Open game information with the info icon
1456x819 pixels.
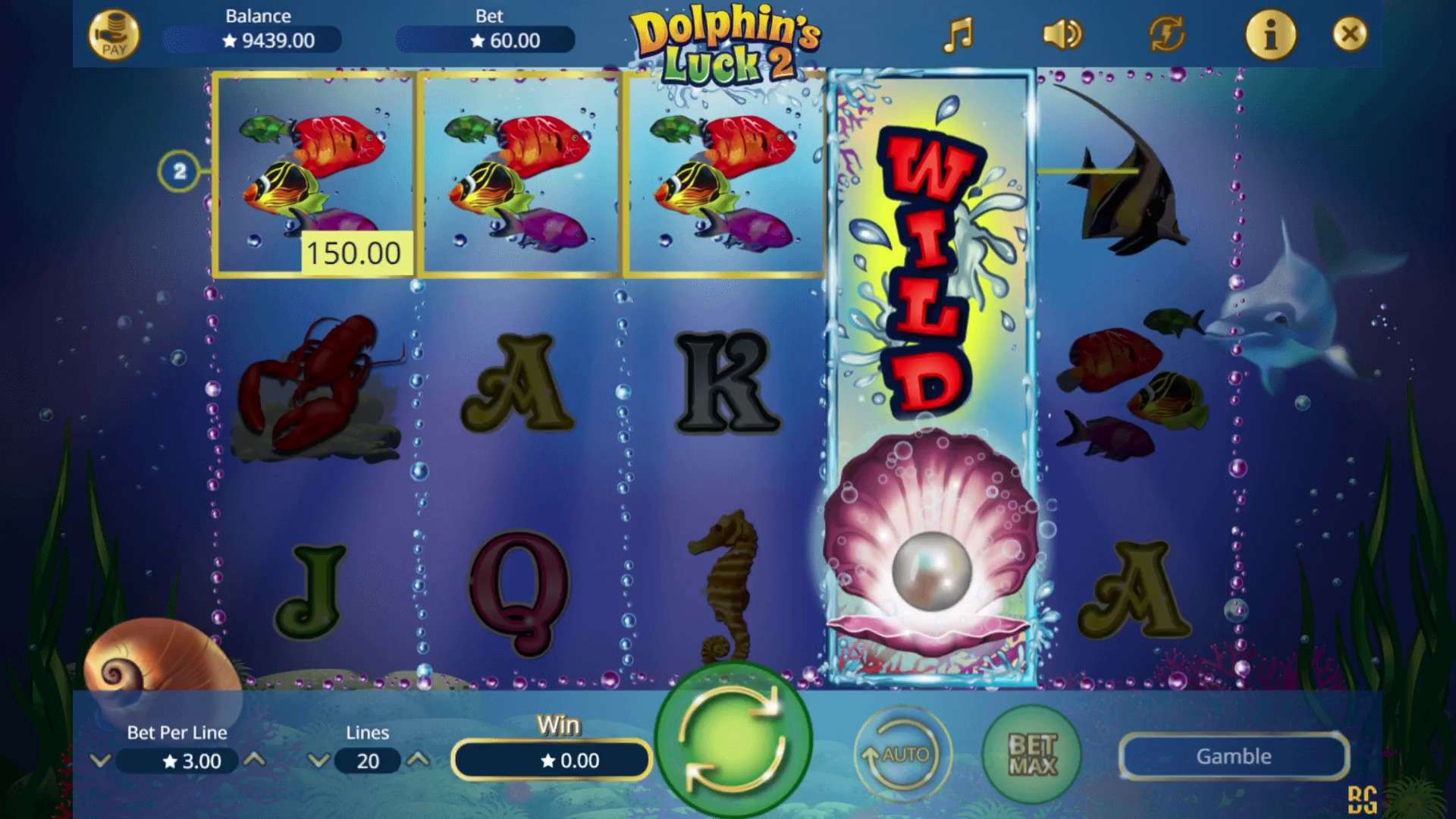1271,34
